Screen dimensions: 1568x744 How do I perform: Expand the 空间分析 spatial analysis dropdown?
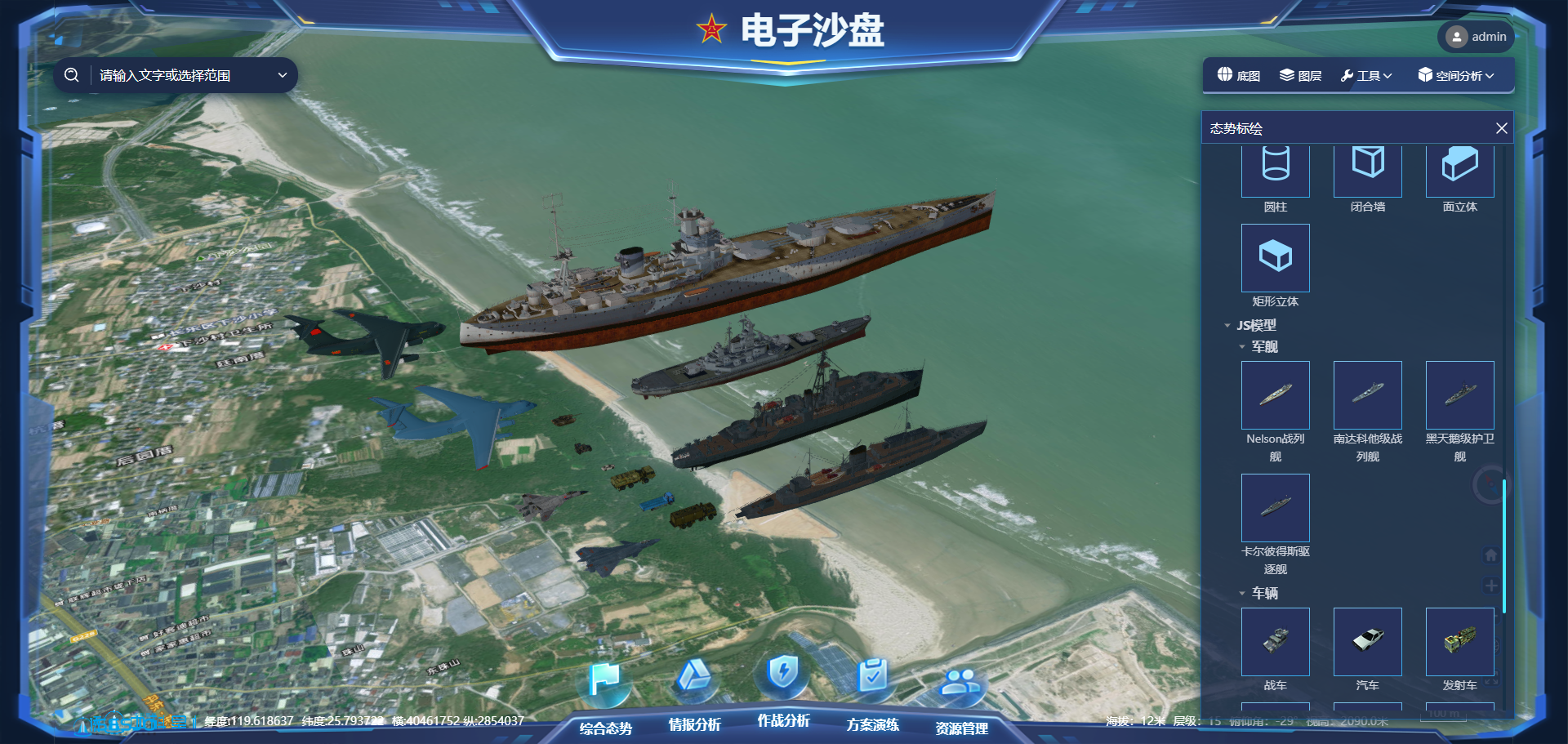click(x=1456, y=76)
